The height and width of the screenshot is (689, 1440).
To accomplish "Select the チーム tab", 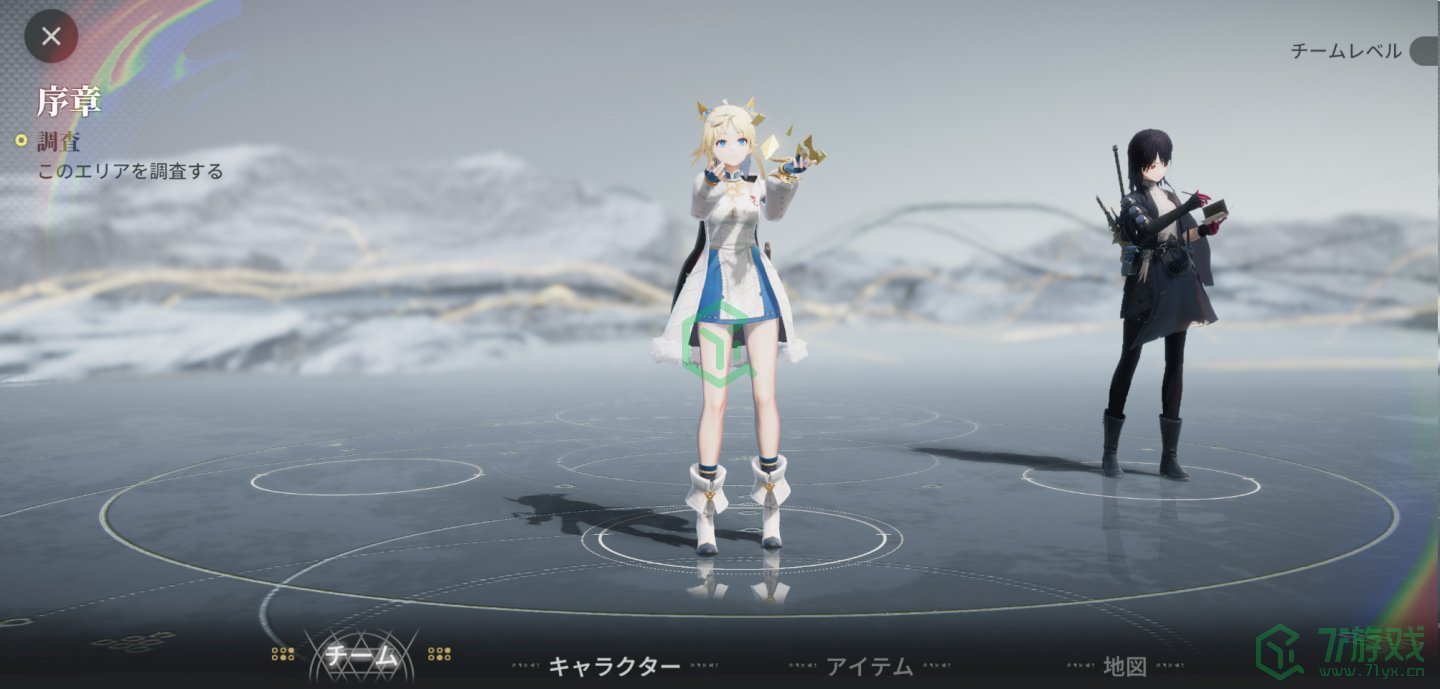I will point(360,657).
